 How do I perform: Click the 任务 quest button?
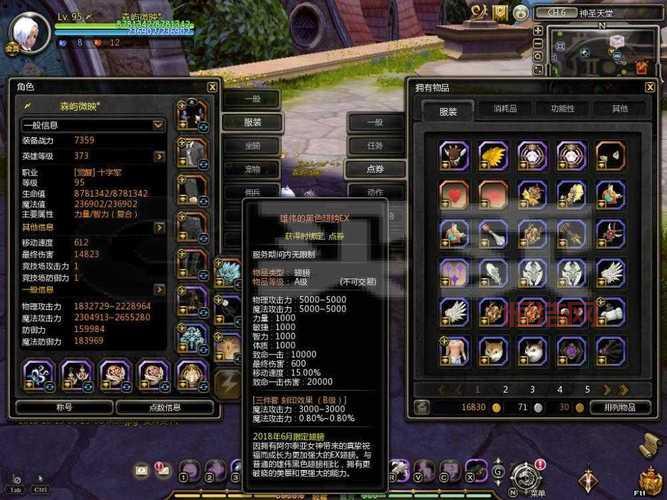point(375,145)
